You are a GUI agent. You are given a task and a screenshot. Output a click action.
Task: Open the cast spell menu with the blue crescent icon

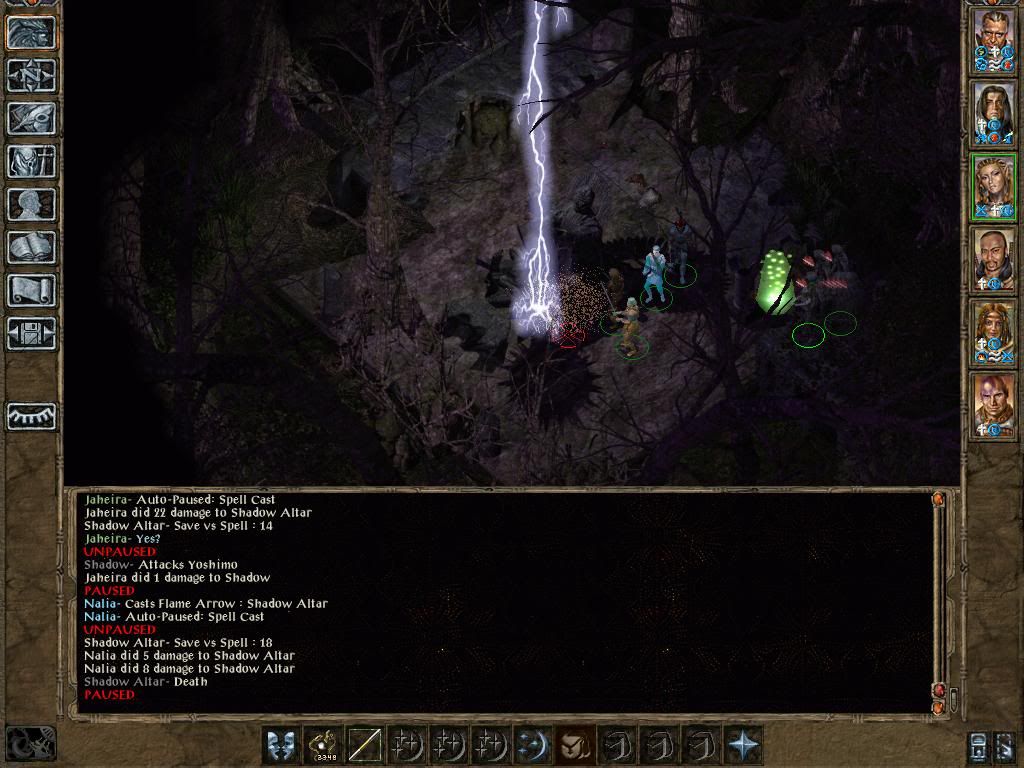[x=532, y=745]
